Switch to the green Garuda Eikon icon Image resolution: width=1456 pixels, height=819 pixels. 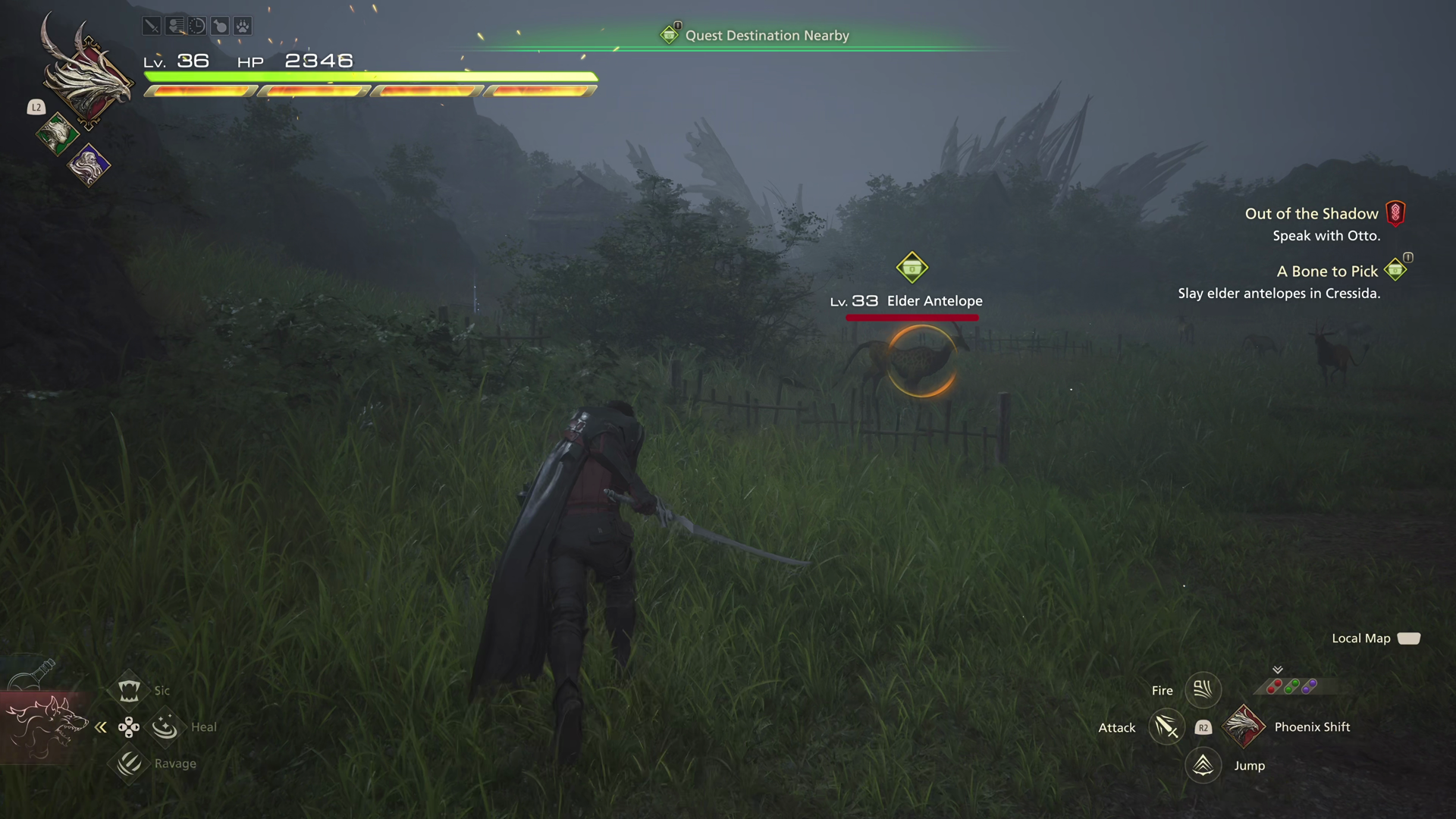pos(57,134)
